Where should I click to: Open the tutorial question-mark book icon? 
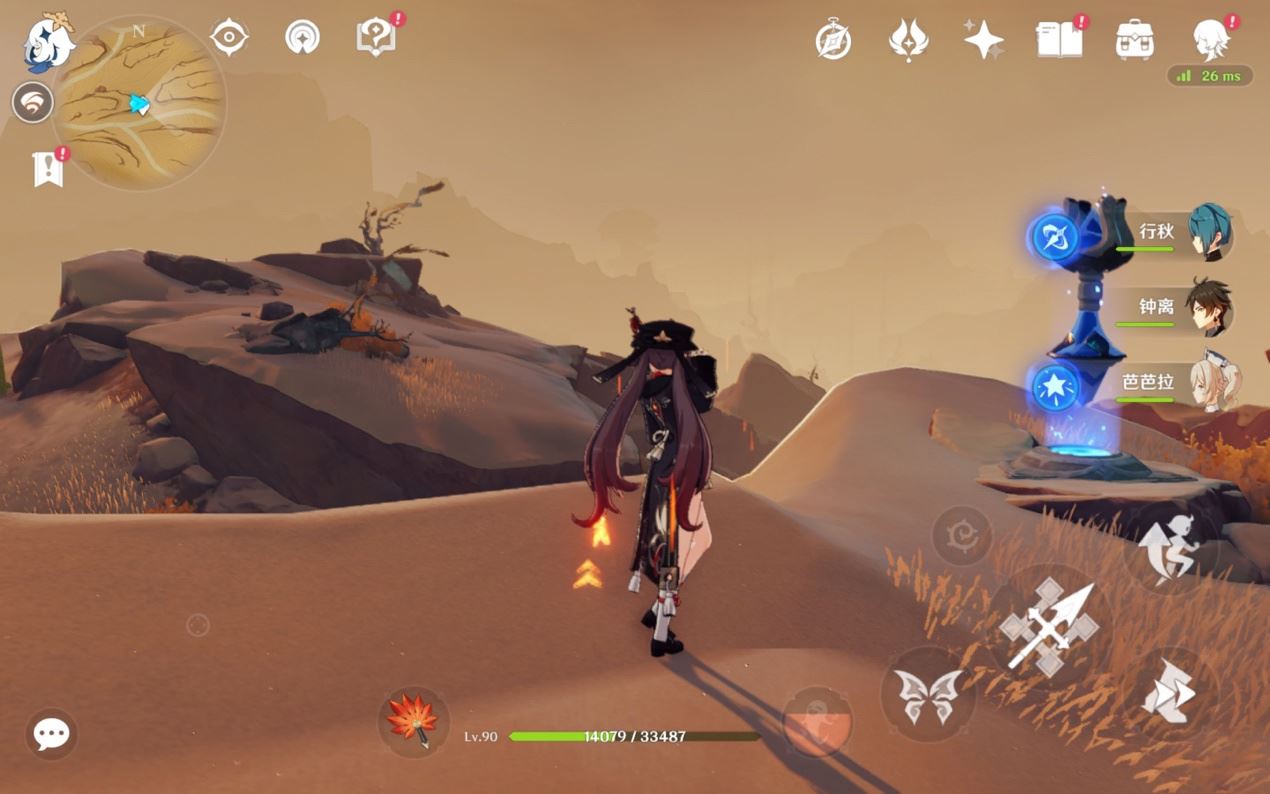coord(376,38)
